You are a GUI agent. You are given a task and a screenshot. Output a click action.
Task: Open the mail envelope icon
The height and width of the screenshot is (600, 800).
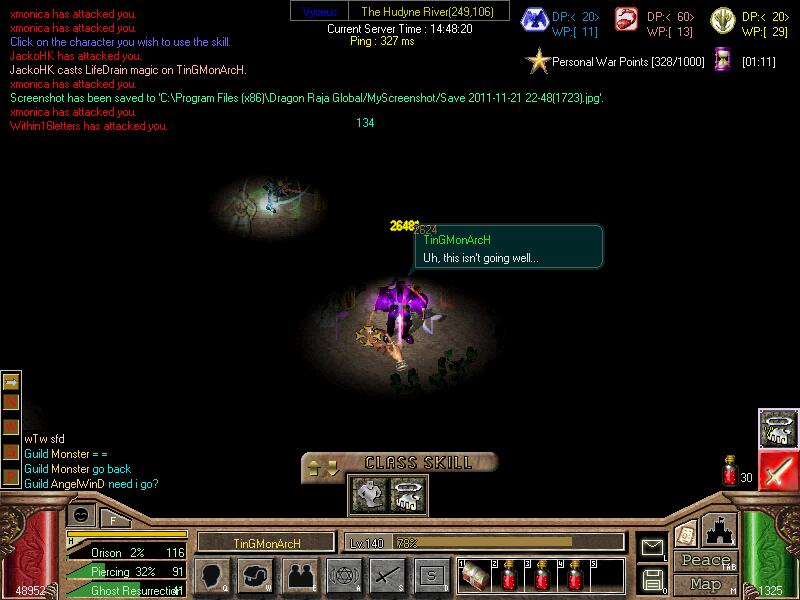652,547
